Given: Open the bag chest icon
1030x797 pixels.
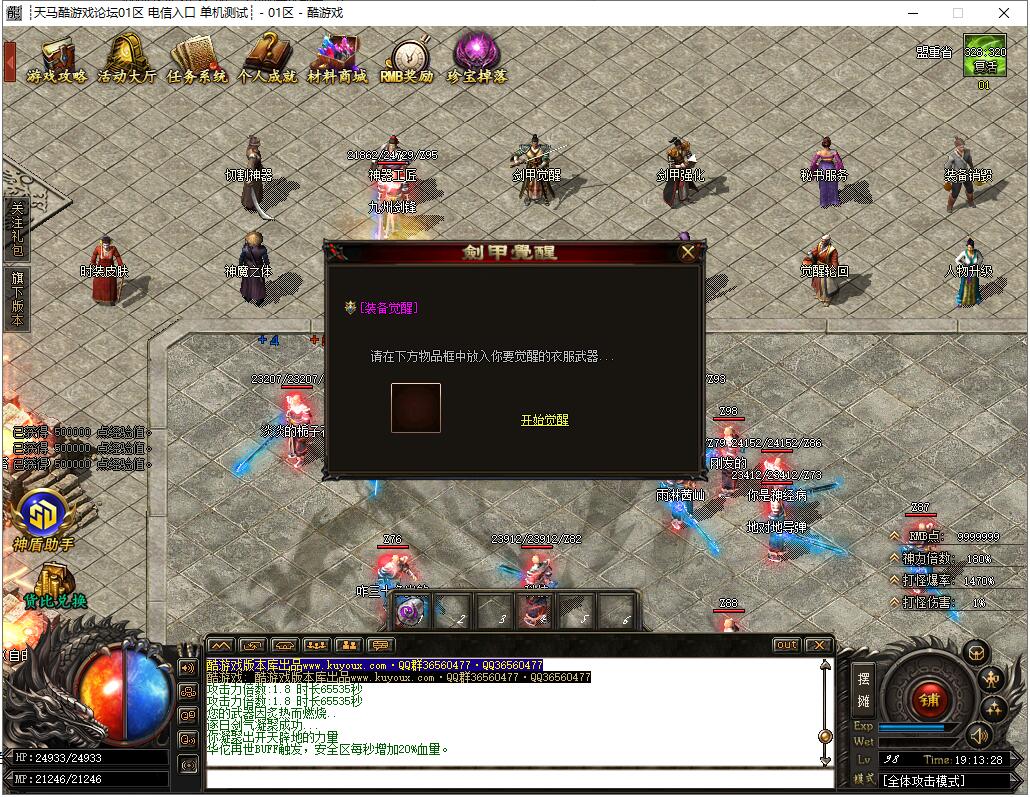Looking at the screenshot, I should click(x=976, y=653).
